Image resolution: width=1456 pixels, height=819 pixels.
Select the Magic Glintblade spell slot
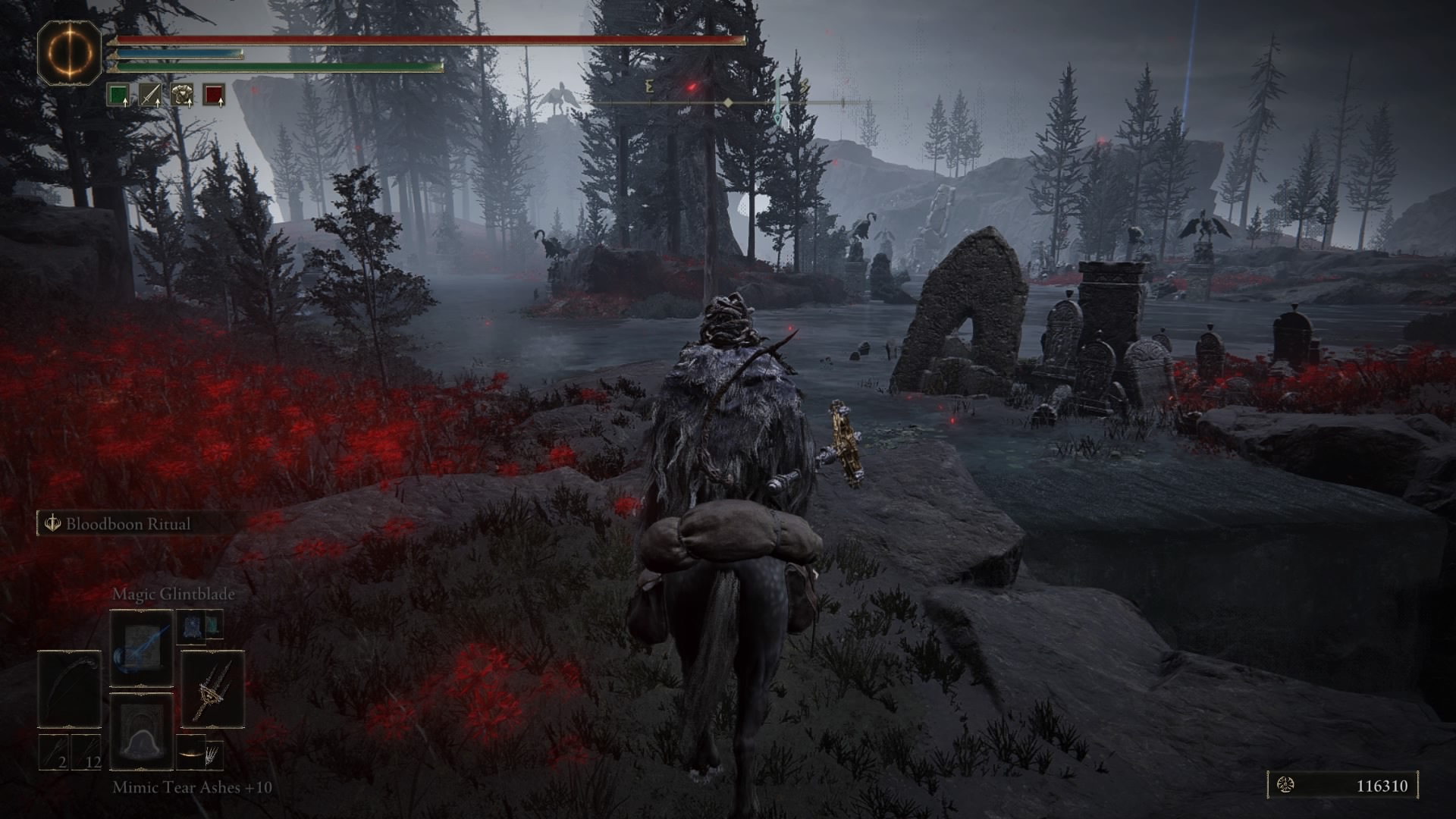pos(142,648)
